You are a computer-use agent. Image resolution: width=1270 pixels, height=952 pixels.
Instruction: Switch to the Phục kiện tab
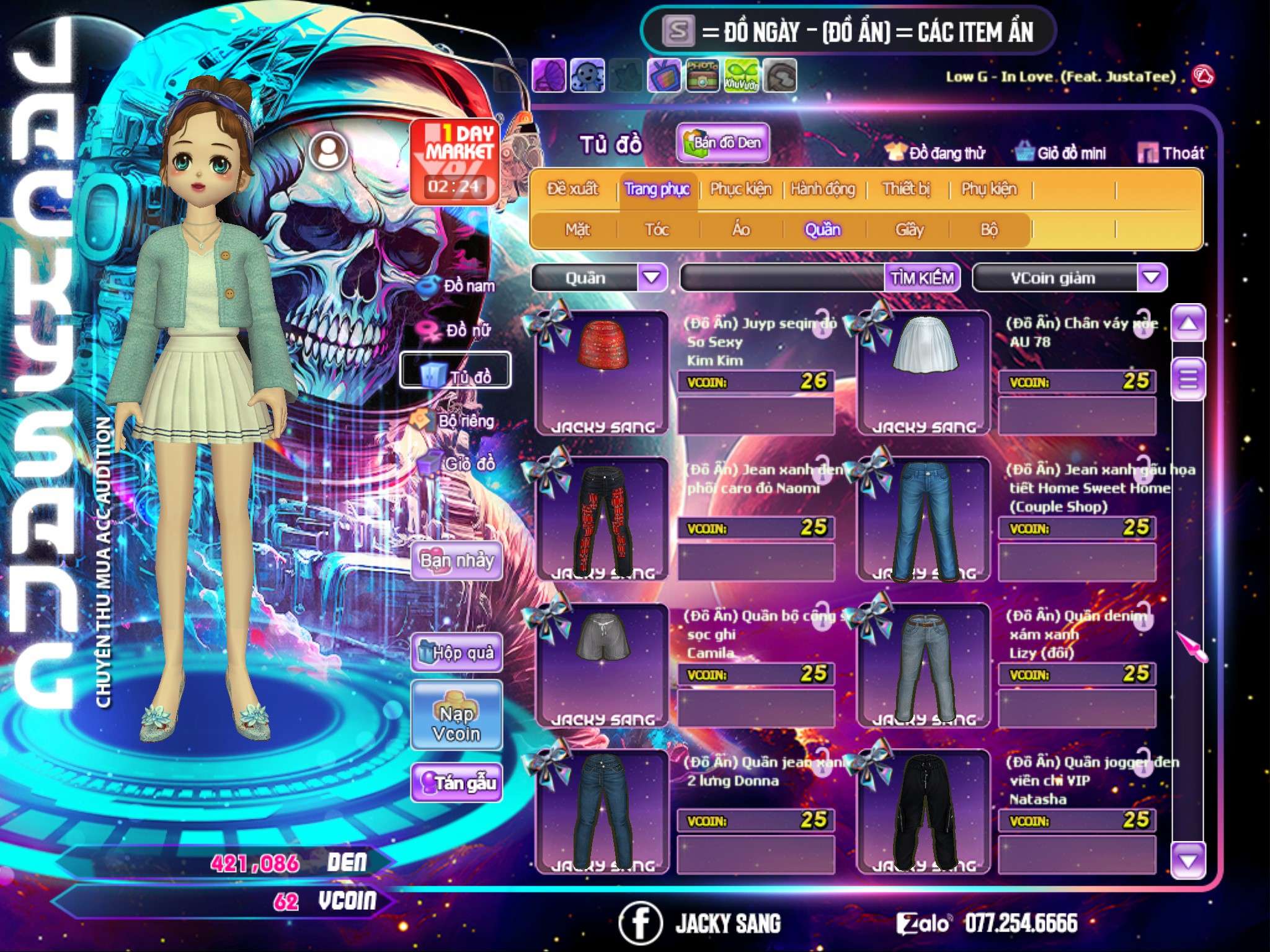pyautogui.click(x=740, y=189)
